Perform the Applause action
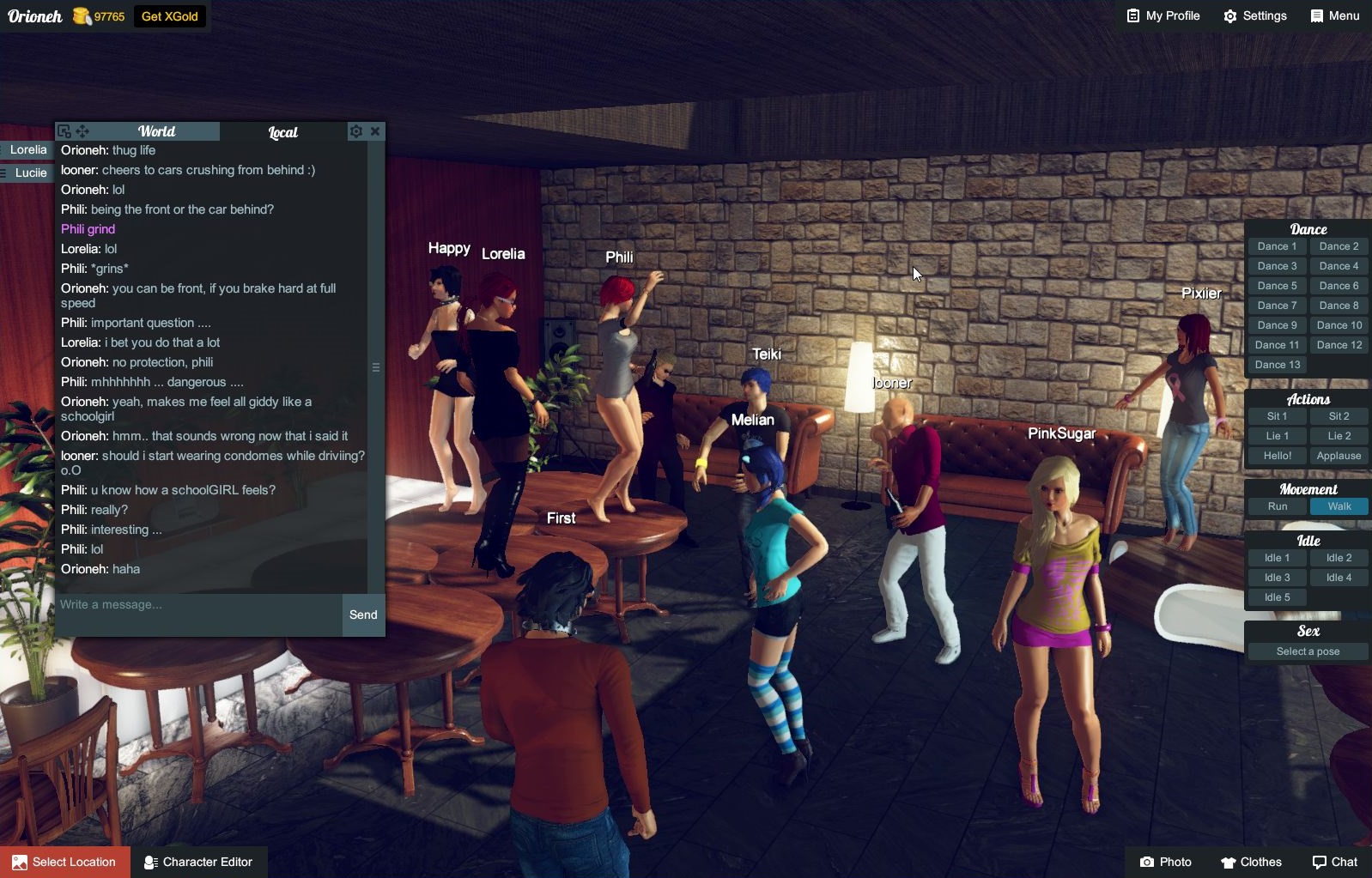Viewport: 1372px width, 878px height. [1339, 456]
